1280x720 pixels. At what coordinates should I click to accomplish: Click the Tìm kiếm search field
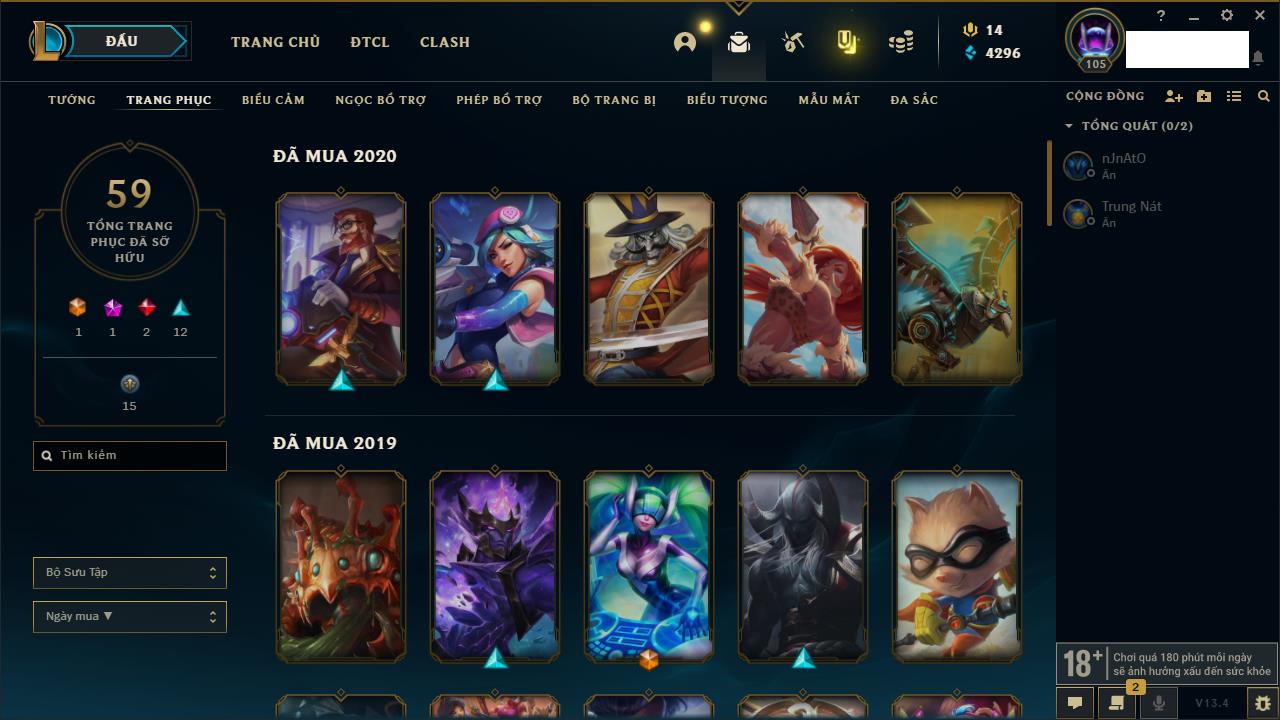click(x=130, y=456)
